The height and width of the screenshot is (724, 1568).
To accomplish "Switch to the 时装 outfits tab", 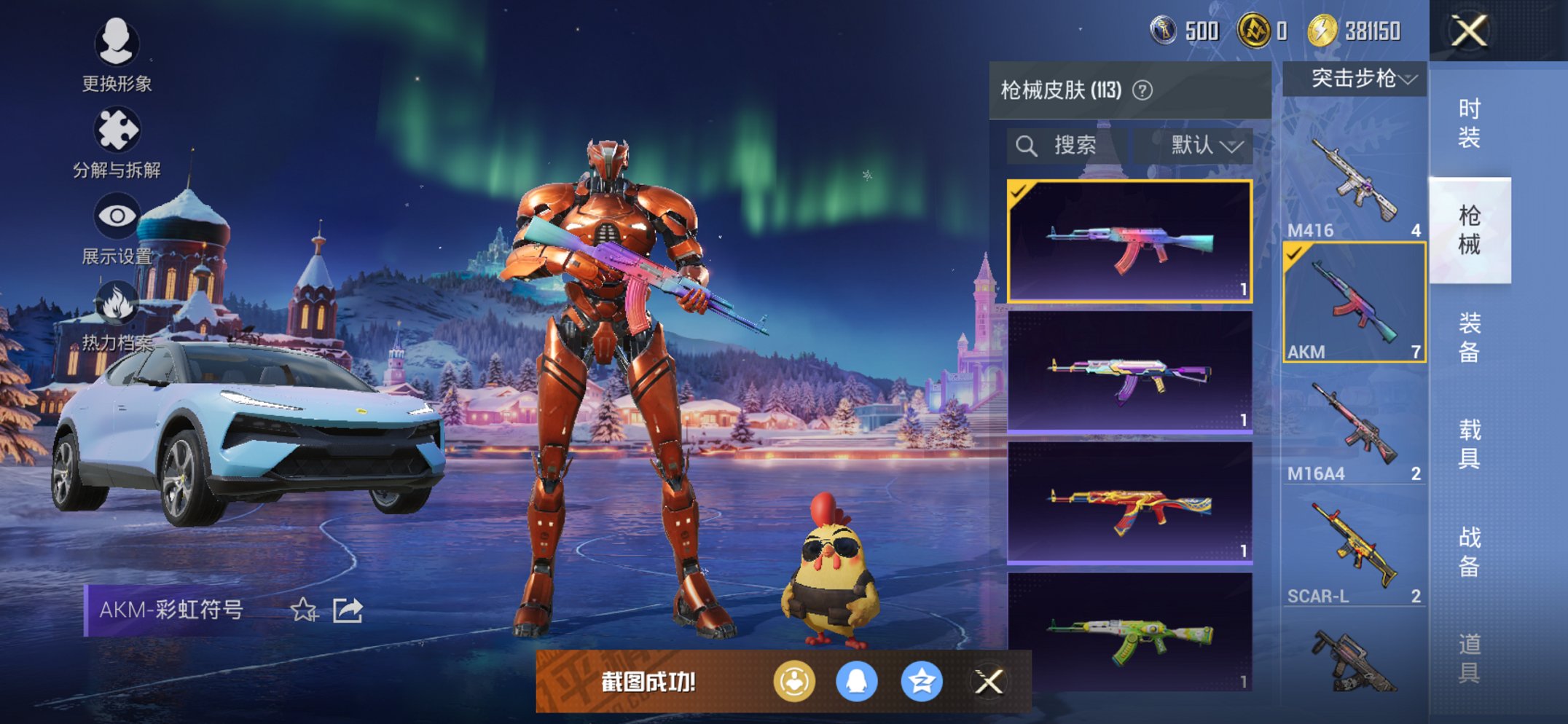I will pyautogui.click(x=1469, y=123).
